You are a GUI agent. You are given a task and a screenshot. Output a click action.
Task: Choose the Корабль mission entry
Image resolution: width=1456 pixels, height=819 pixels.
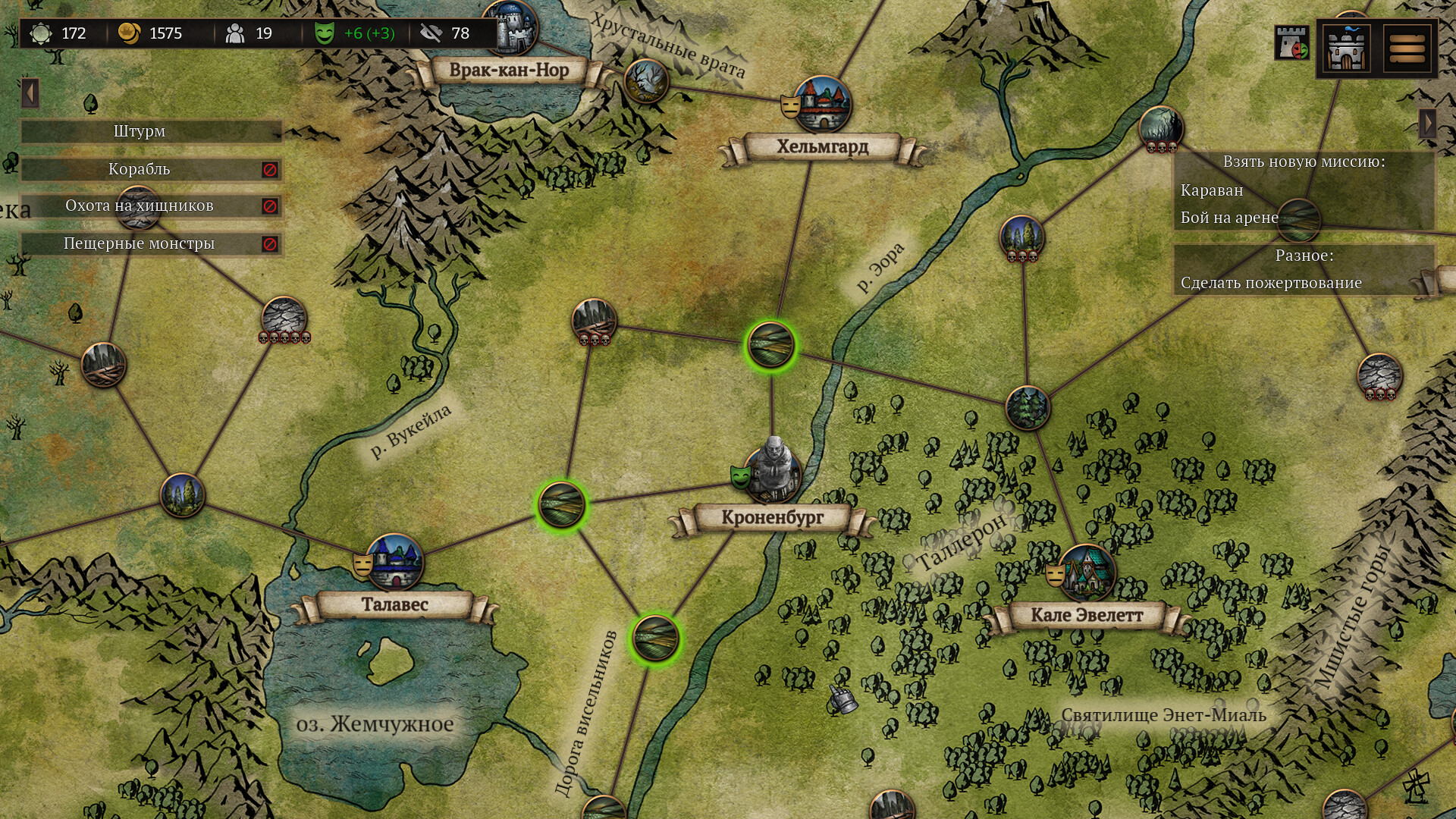tap(140, 169)
